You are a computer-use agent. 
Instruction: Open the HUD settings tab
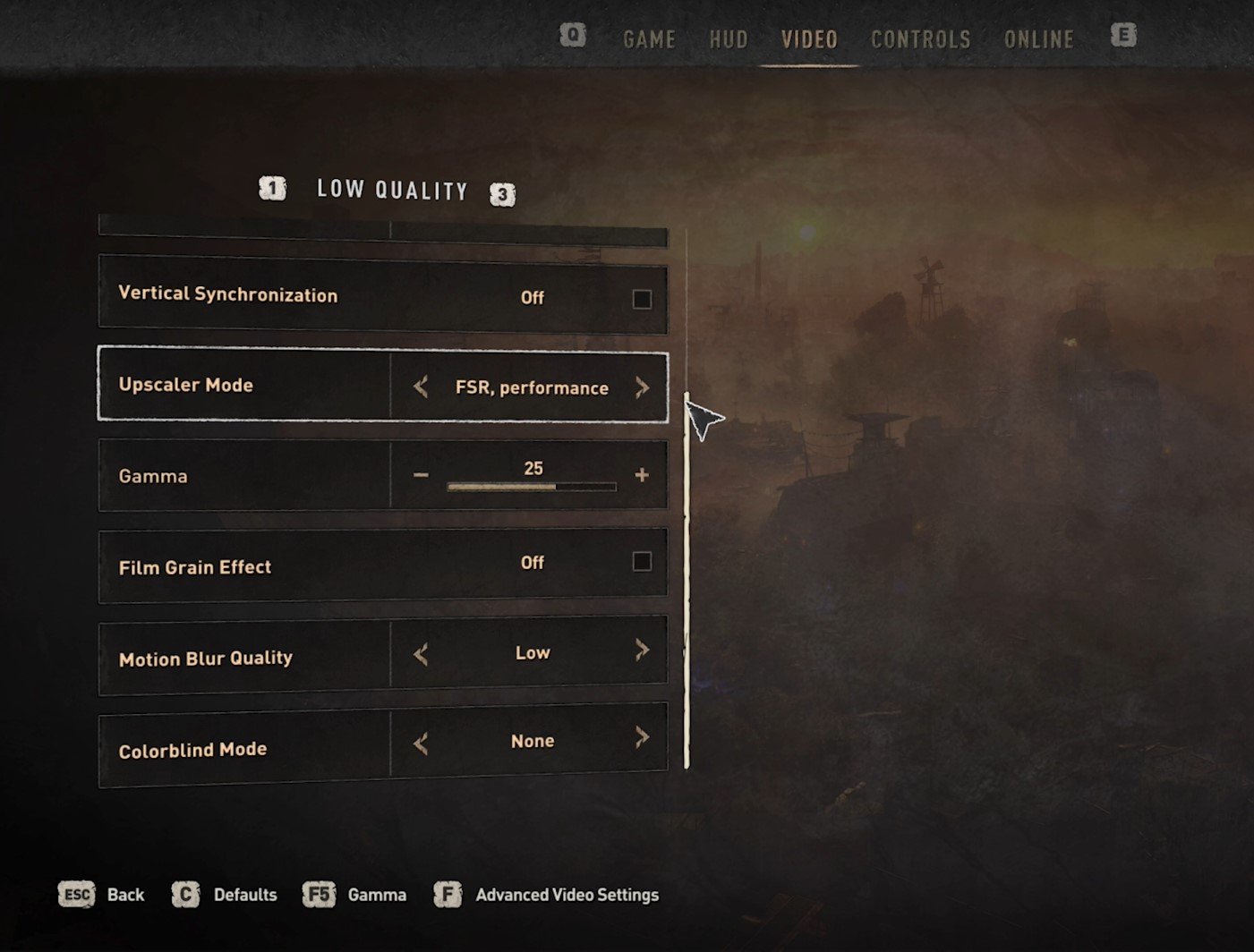pos(728,39)
